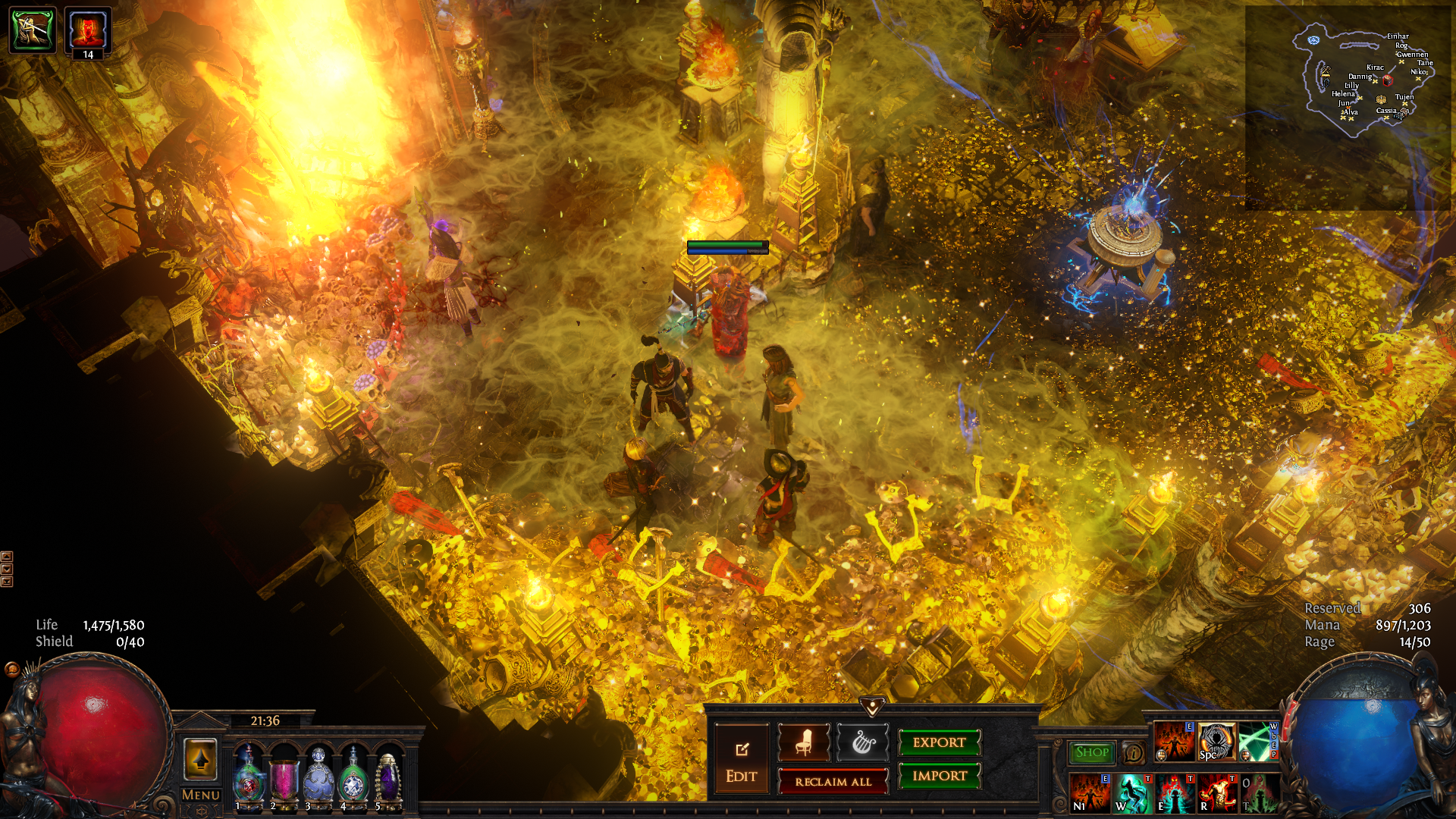Image resolution: width=1456 pixels, height=819 pixels.
Task: Activate the teal skill bound to W
Action: tap(1131, 792)
